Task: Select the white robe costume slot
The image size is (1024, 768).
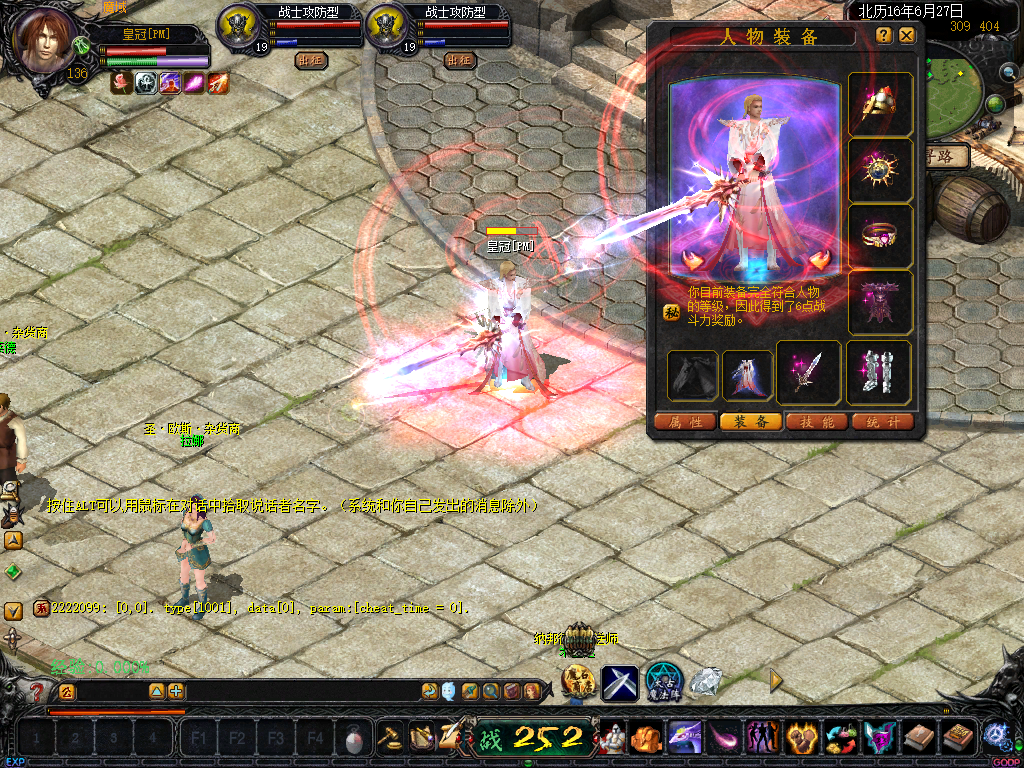Action: [747, 375]
